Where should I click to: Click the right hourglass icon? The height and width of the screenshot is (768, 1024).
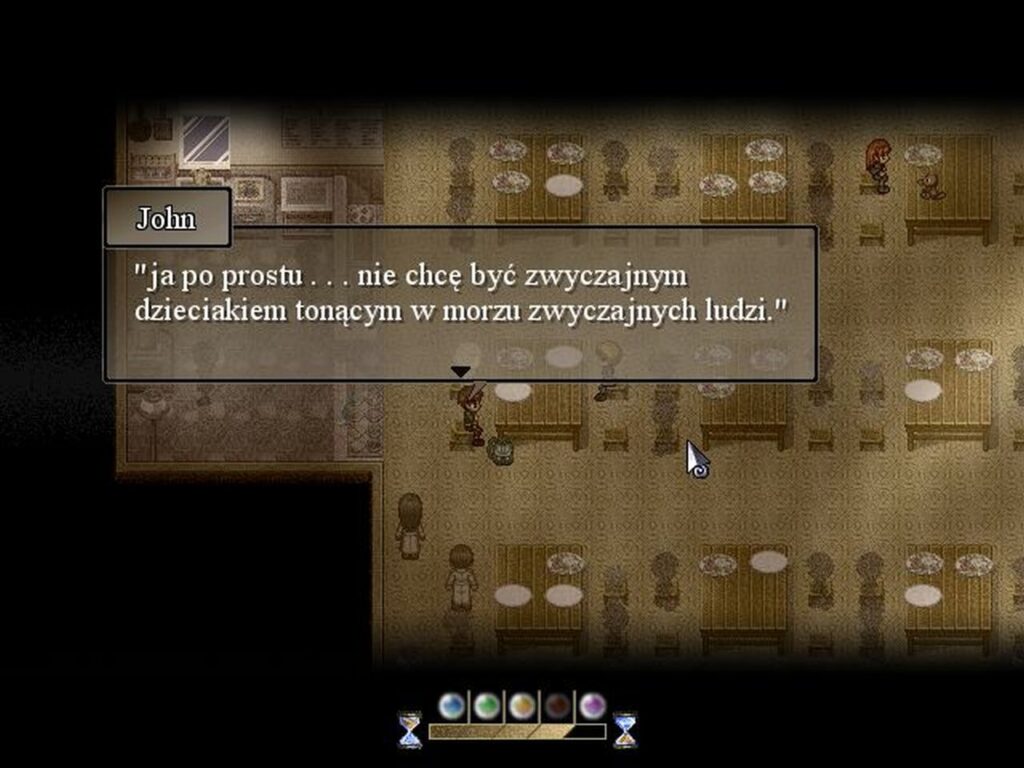[625, 730]
